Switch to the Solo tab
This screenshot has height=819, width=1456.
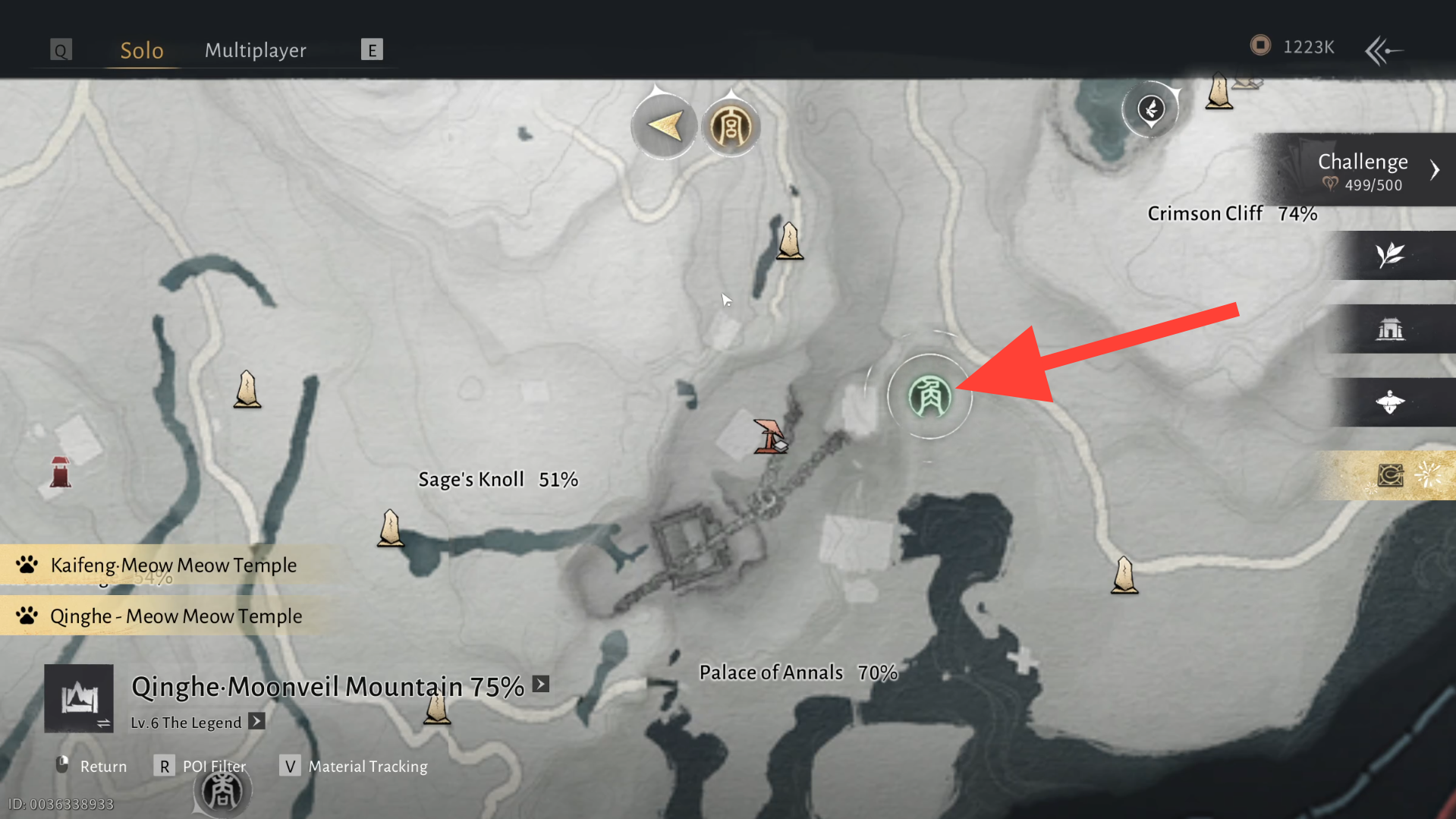(x=142, y=50)
